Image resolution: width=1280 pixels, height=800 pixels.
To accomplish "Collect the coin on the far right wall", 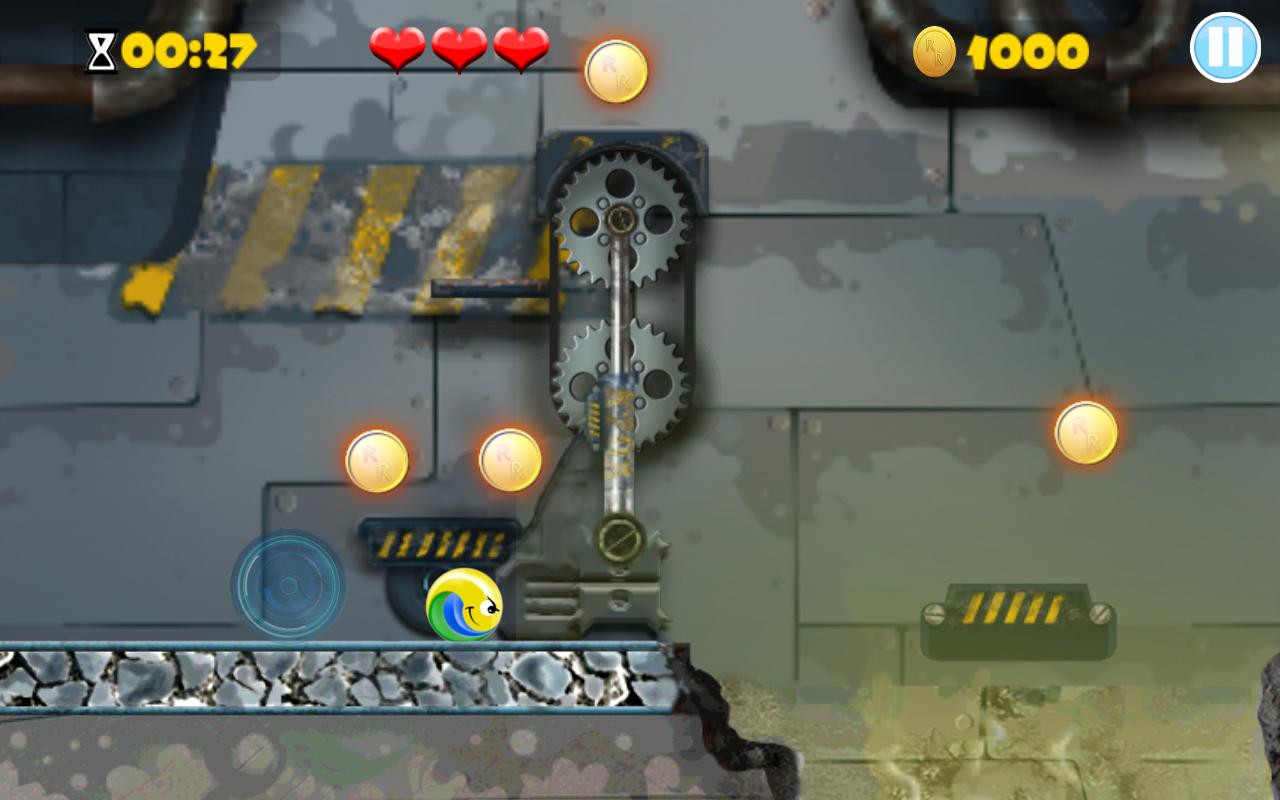I will pyautogui.click(x=1086, y=433).
